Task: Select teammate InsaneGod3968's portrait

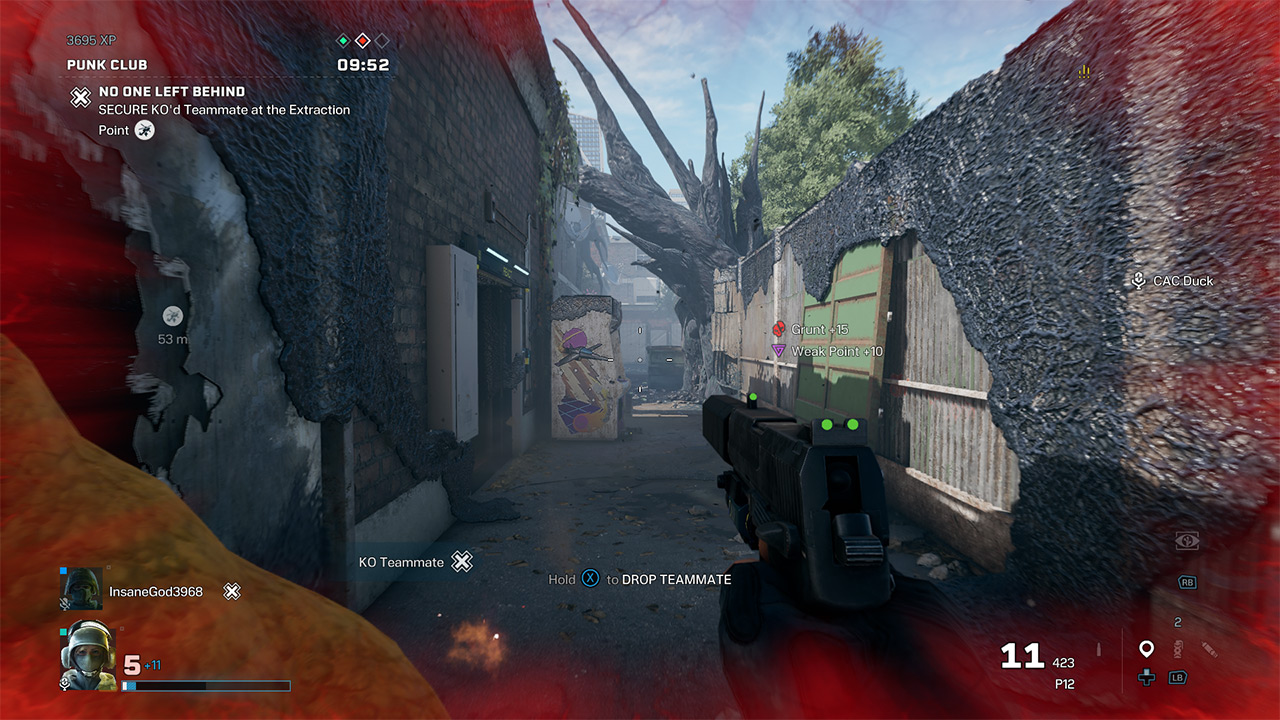Action: [81, 590]
